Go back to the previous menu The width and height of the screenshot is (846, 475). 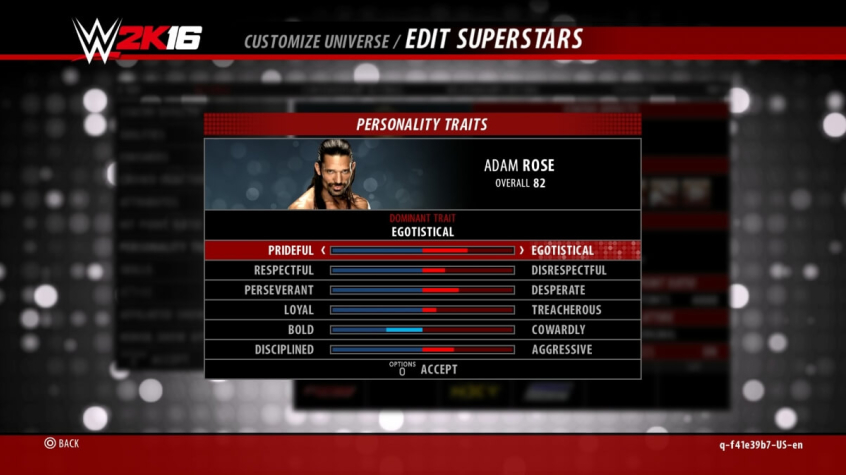point(61,443)
